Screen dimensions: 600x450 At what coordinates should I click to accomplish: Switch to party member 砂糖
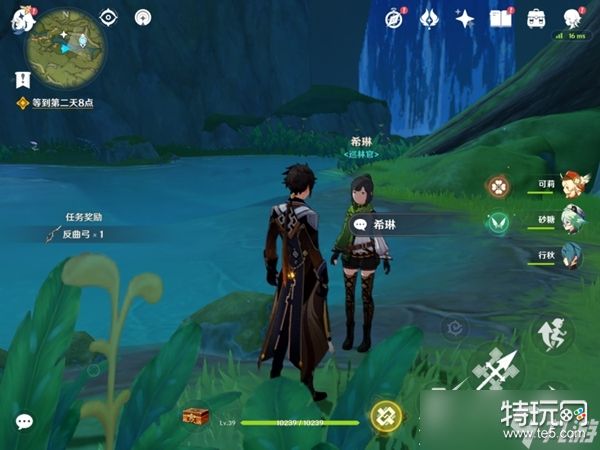pyautogui.click(x=572, y=220)
